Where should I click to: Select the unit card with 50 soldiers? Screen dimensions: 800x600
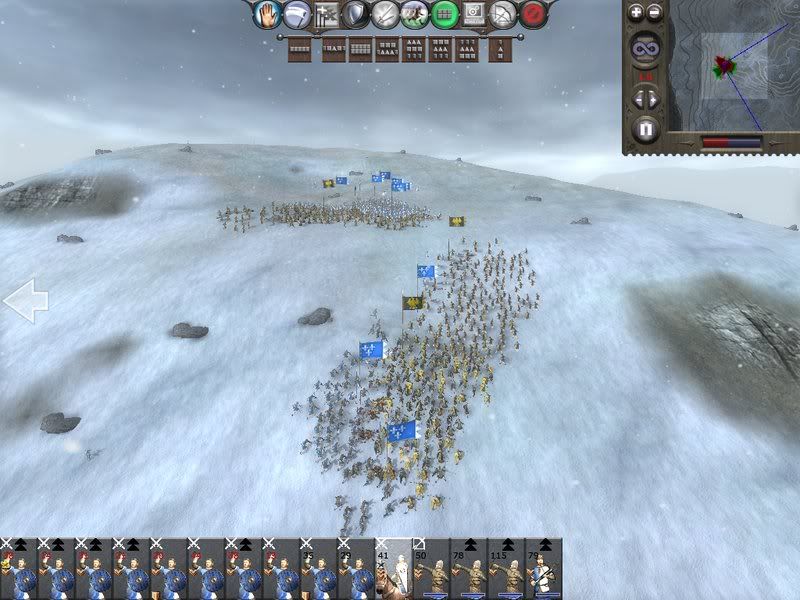pos(431,570)
